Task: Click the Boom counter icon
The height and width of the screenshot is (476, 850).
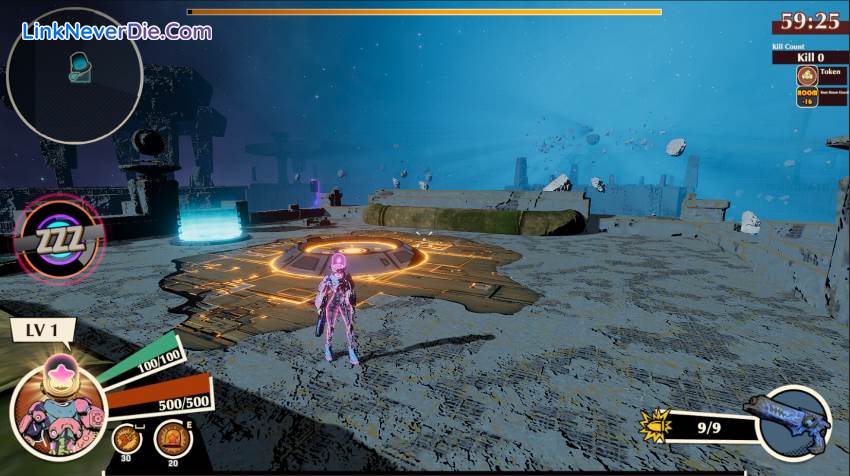Action: tap(807, 97)
